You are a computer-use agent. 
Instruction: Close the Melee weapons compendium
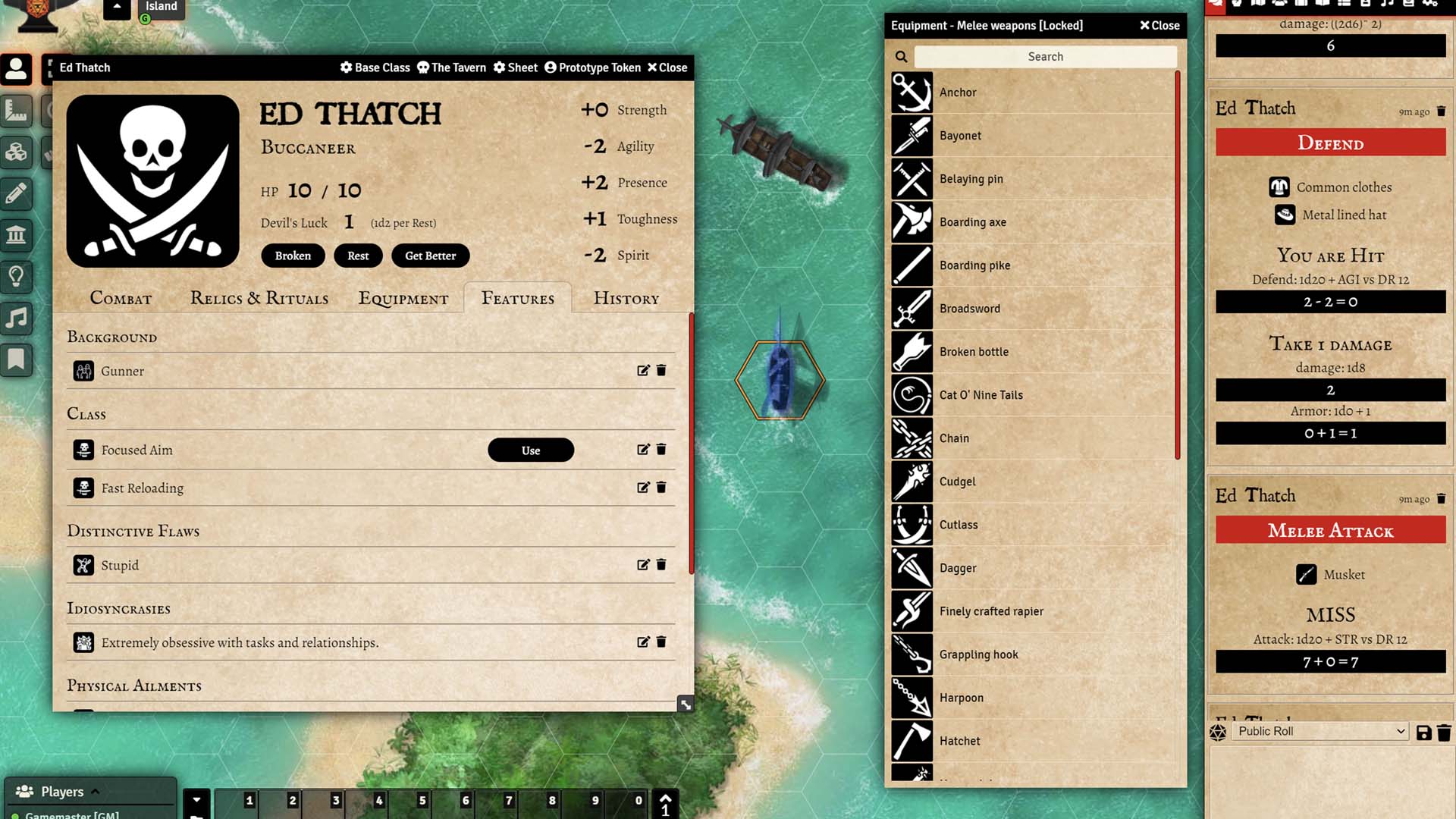[x=1159, y=26]
